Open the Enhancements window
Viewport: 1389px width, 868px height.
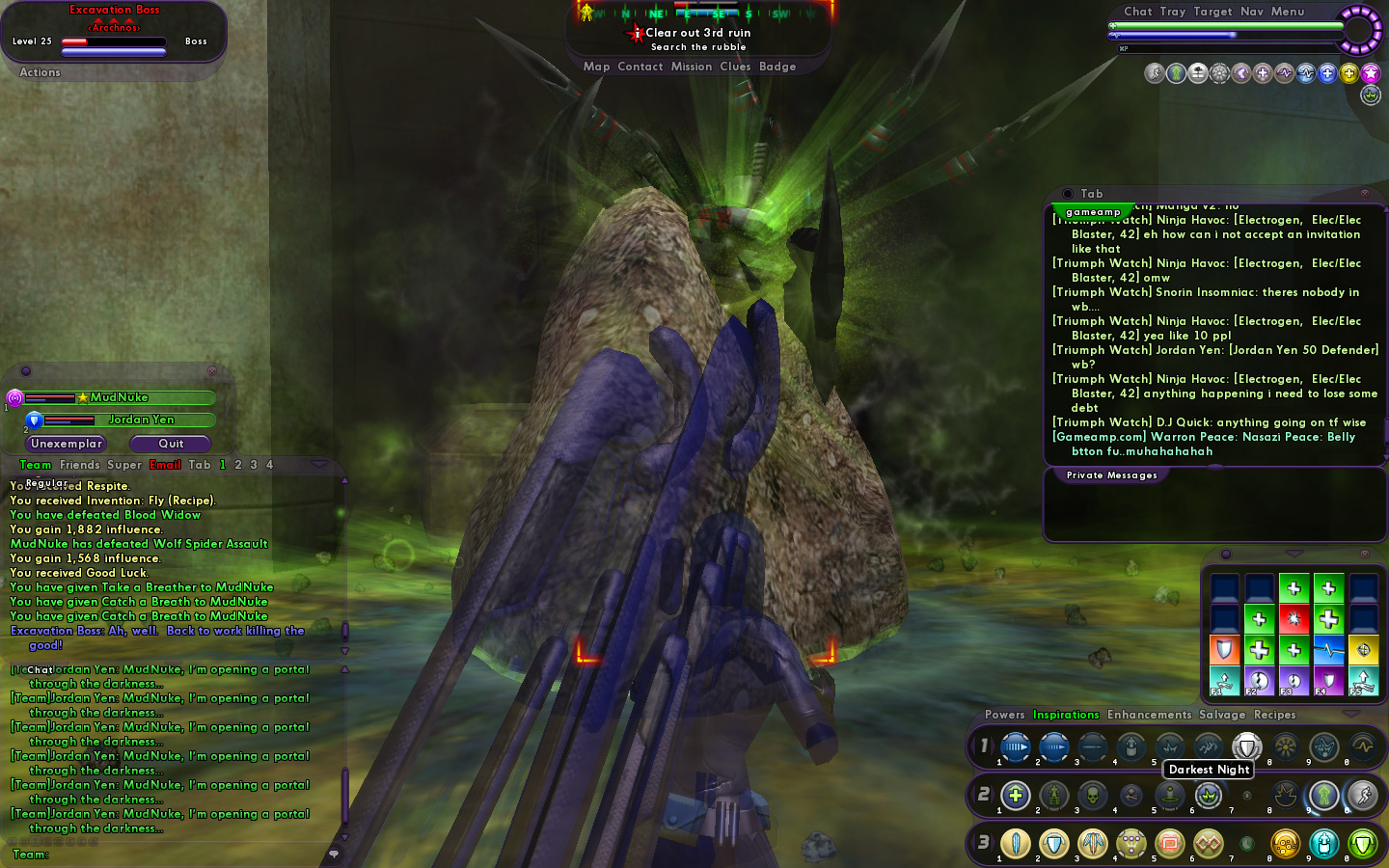pyautogui.click(x=1149, y=715)
